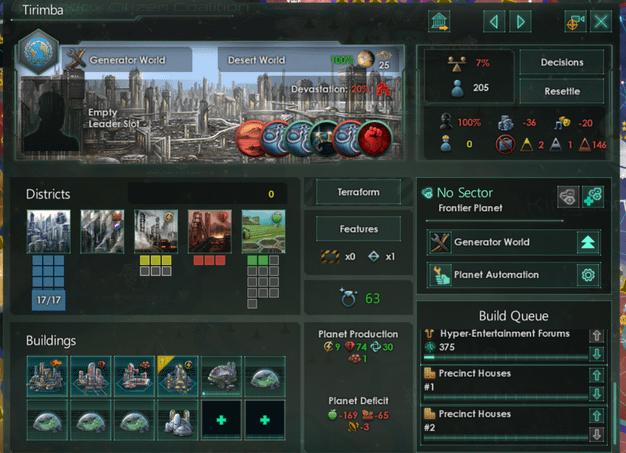The width and height of the screenshot is (626, 453).
Task: Open the Decisions panel
Action: click(562, 62)
